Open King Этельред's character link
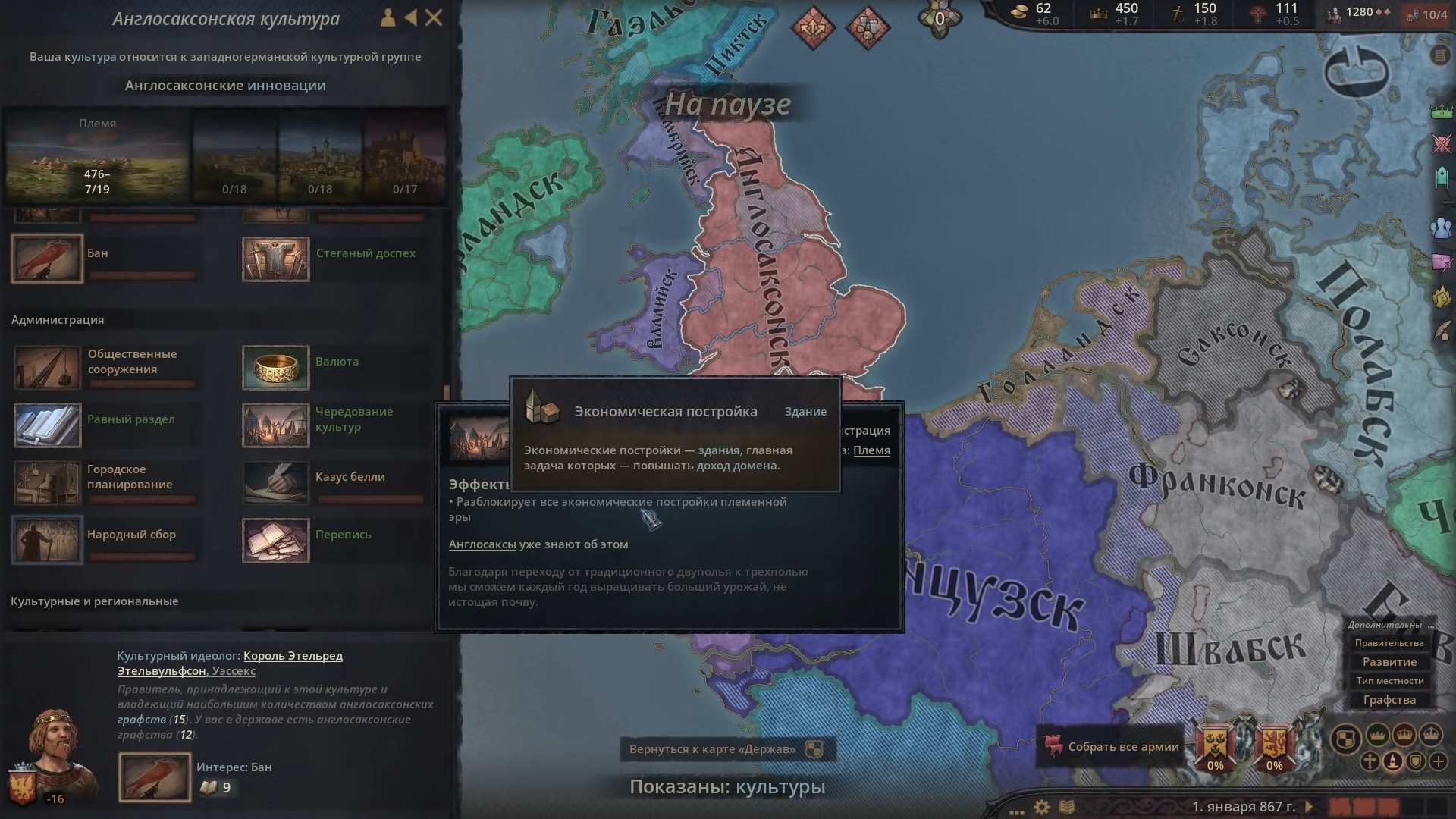 coord(293,656)
